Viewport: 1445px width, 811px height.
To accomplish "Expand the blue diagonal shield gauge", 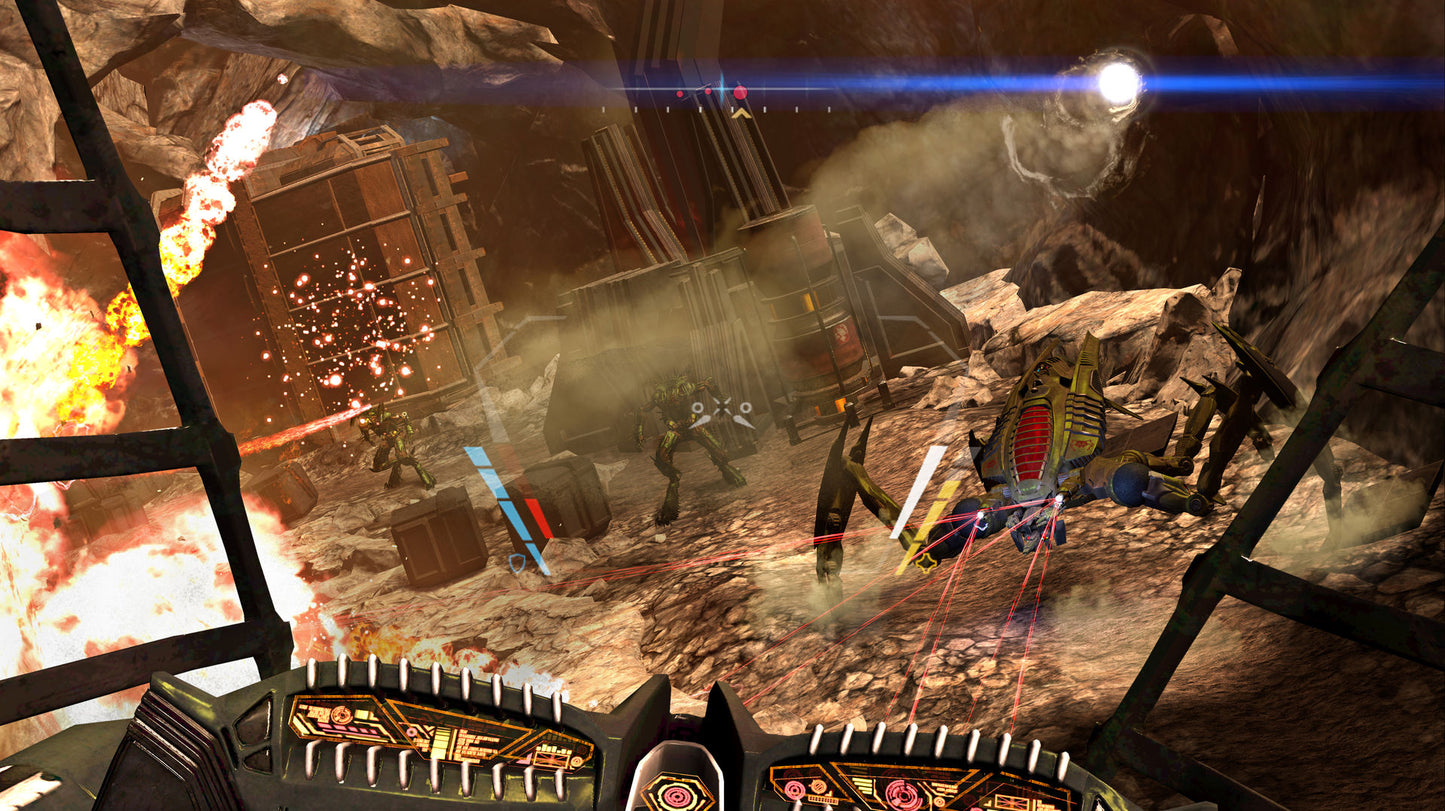I will click(x=507, y=509).
